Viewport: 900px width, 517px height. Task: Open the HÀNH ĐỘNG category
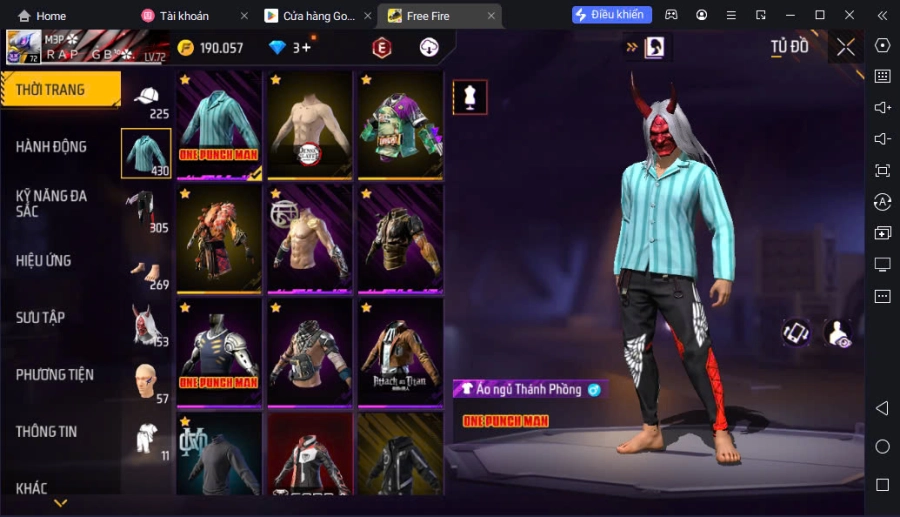[x=52, y=147]
